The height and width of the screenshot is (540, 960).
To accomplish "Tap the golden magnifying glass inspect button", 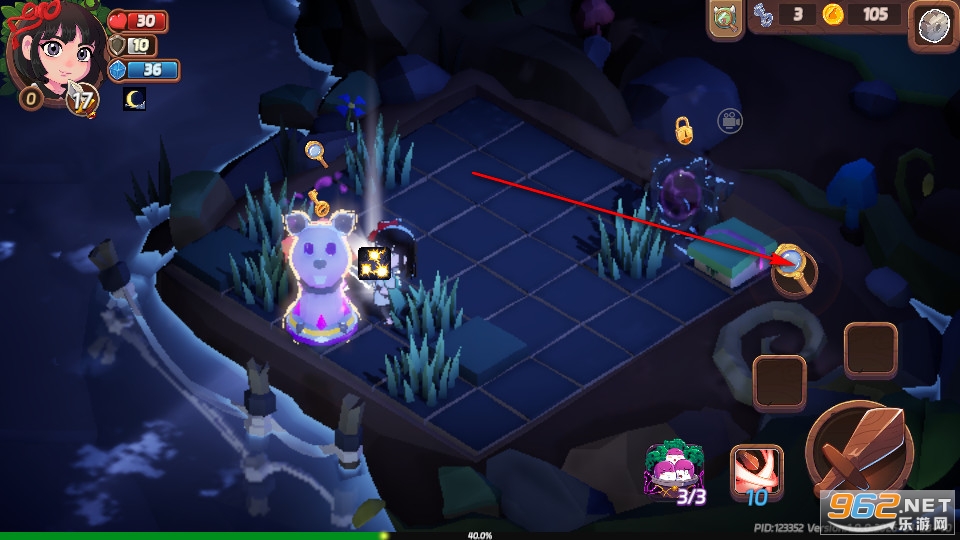I will pyautogui.click(x=793, y=267).
